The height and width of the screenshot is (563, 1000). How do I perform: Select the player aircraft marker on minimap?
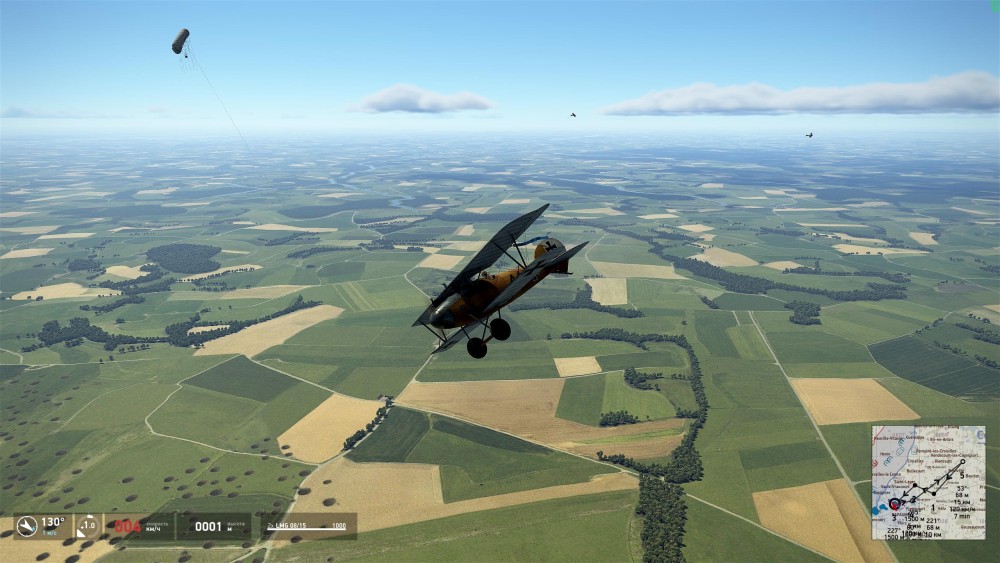pyautogui.click(x=895, y=504)
